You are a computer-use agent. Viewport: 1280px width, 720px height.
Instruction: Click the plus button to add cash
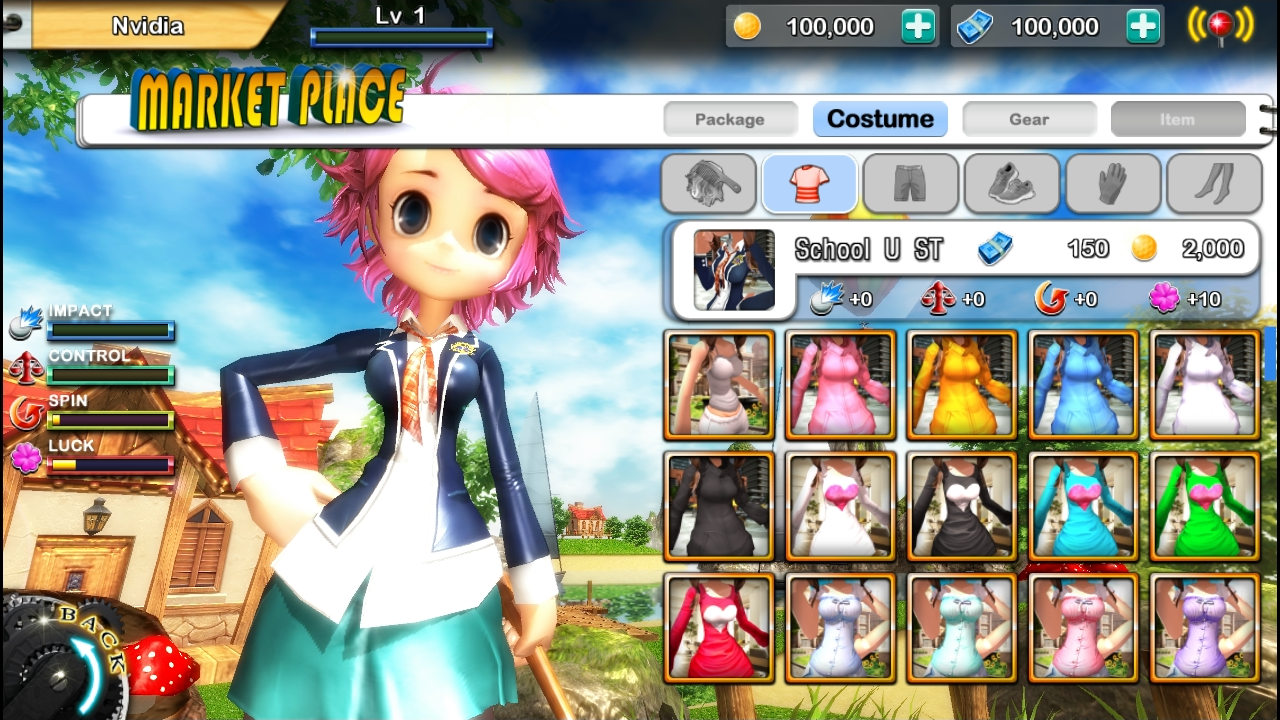(x=1140, y=26)
